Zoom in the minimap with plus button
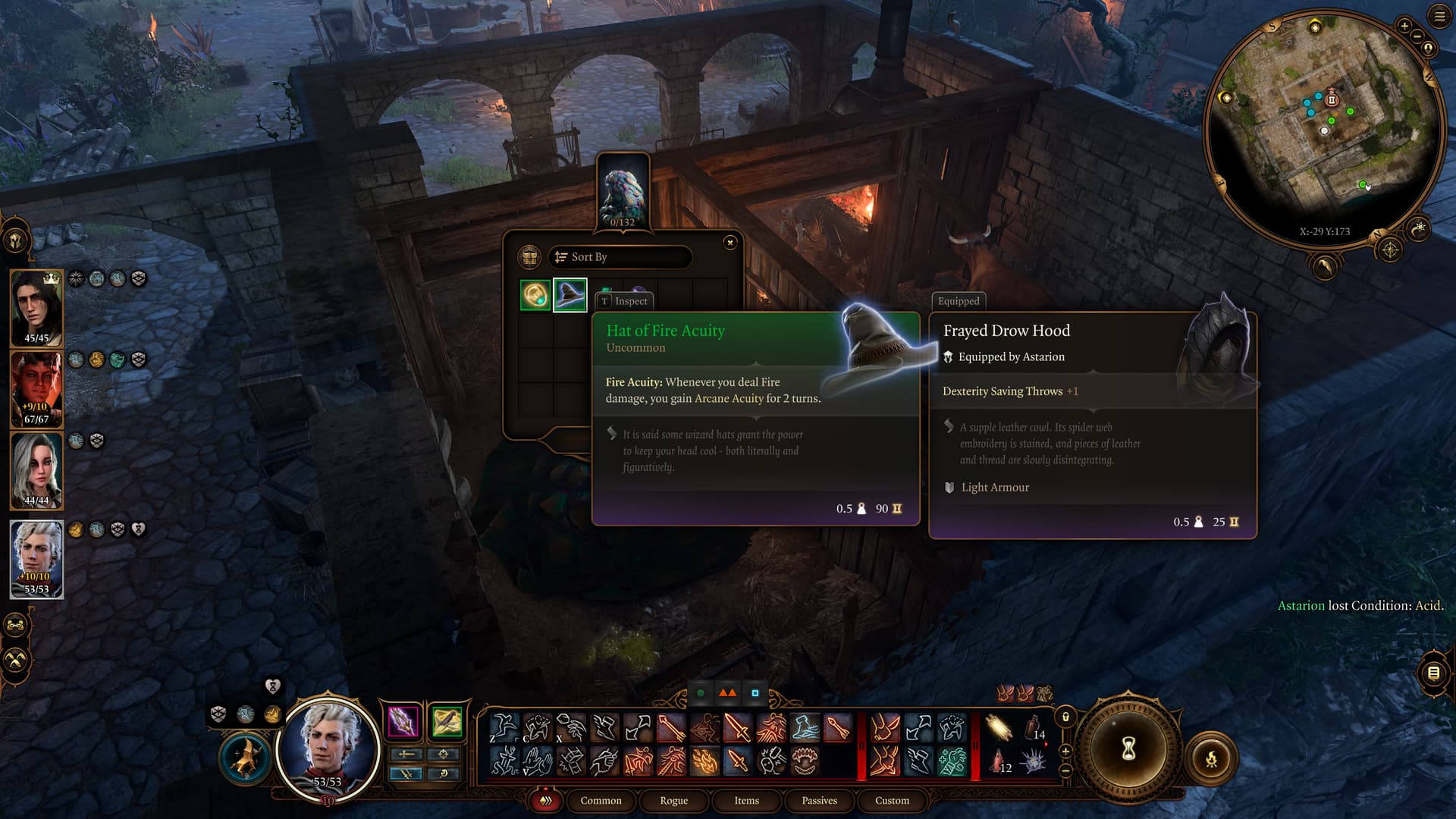The image size is (1456, 819). [x=1404, y=27]
